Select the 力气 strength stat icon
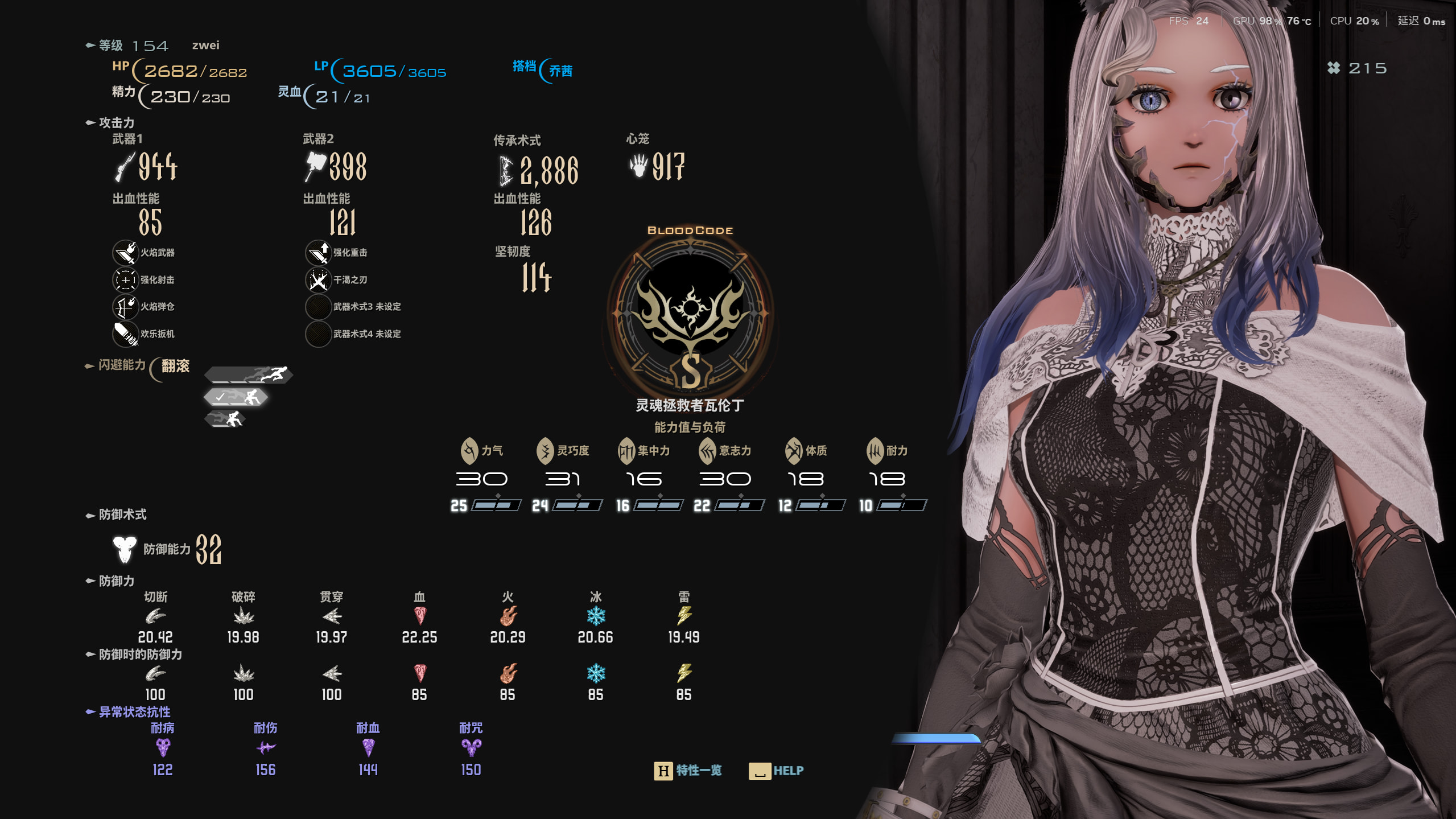This screenshot has width=1456, height=819. [469, 451]
